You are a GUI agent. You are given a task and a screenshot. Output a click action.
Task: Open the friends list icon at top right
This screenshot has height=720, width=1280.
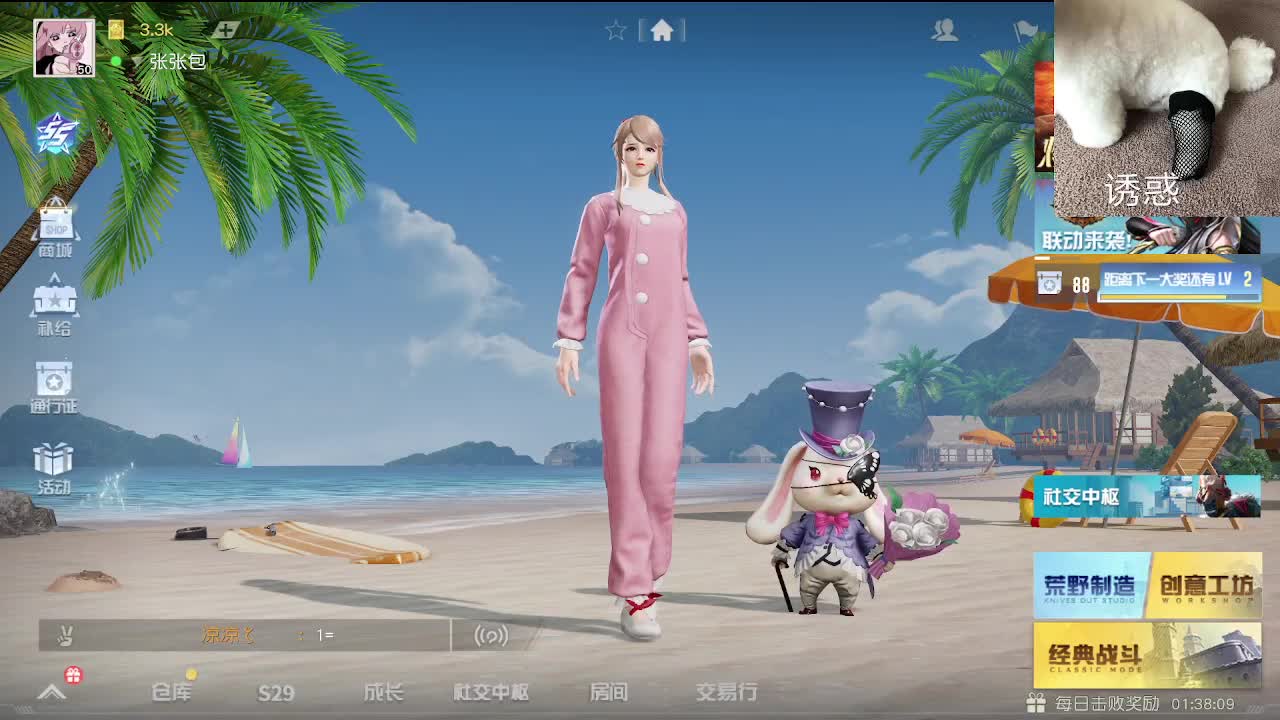pyautogui.click(x=945, y=30)
